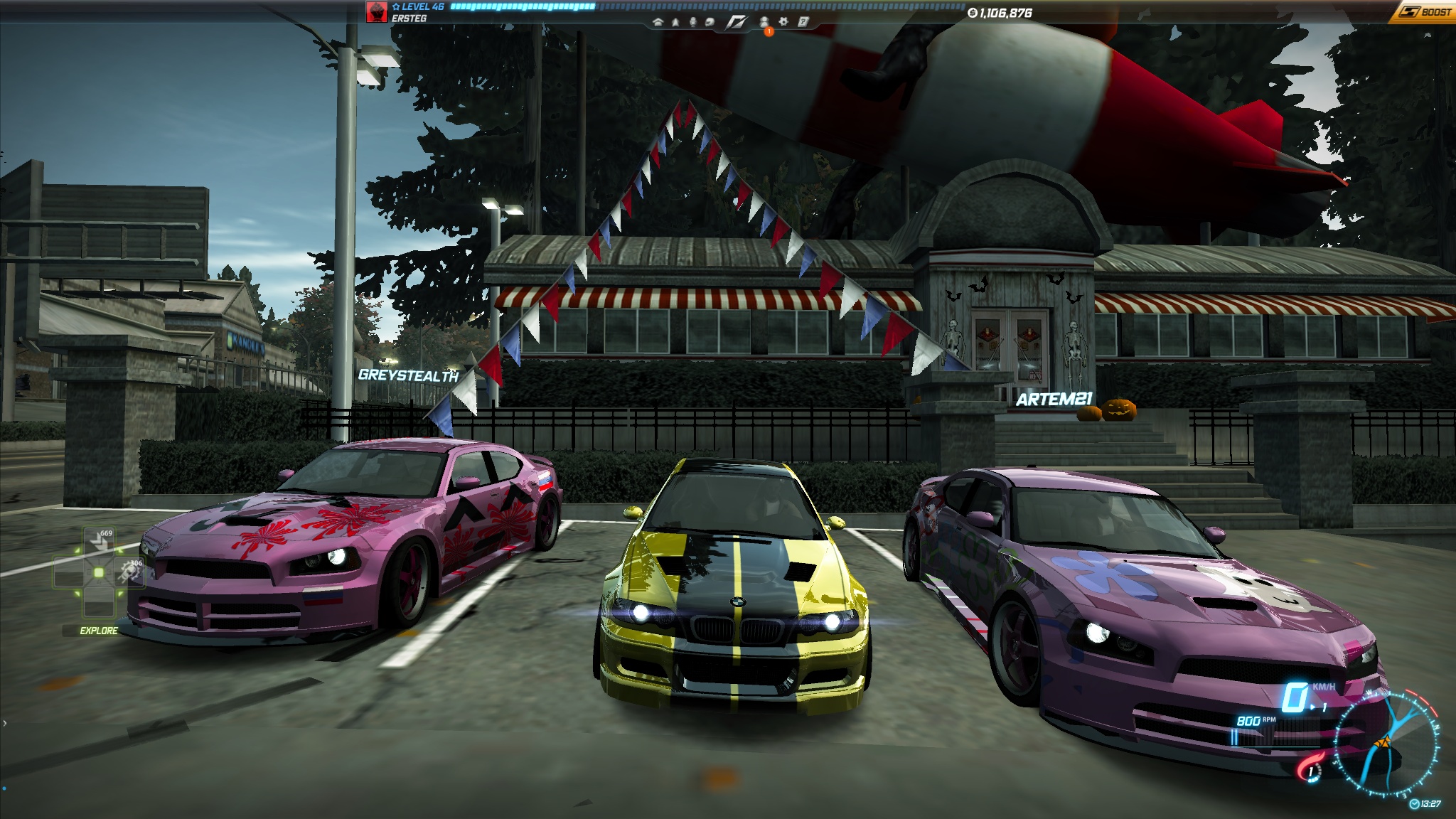Open the gear settings icon
The width and height of the screenshot is (1456, 819).
[x=783, y=22]
